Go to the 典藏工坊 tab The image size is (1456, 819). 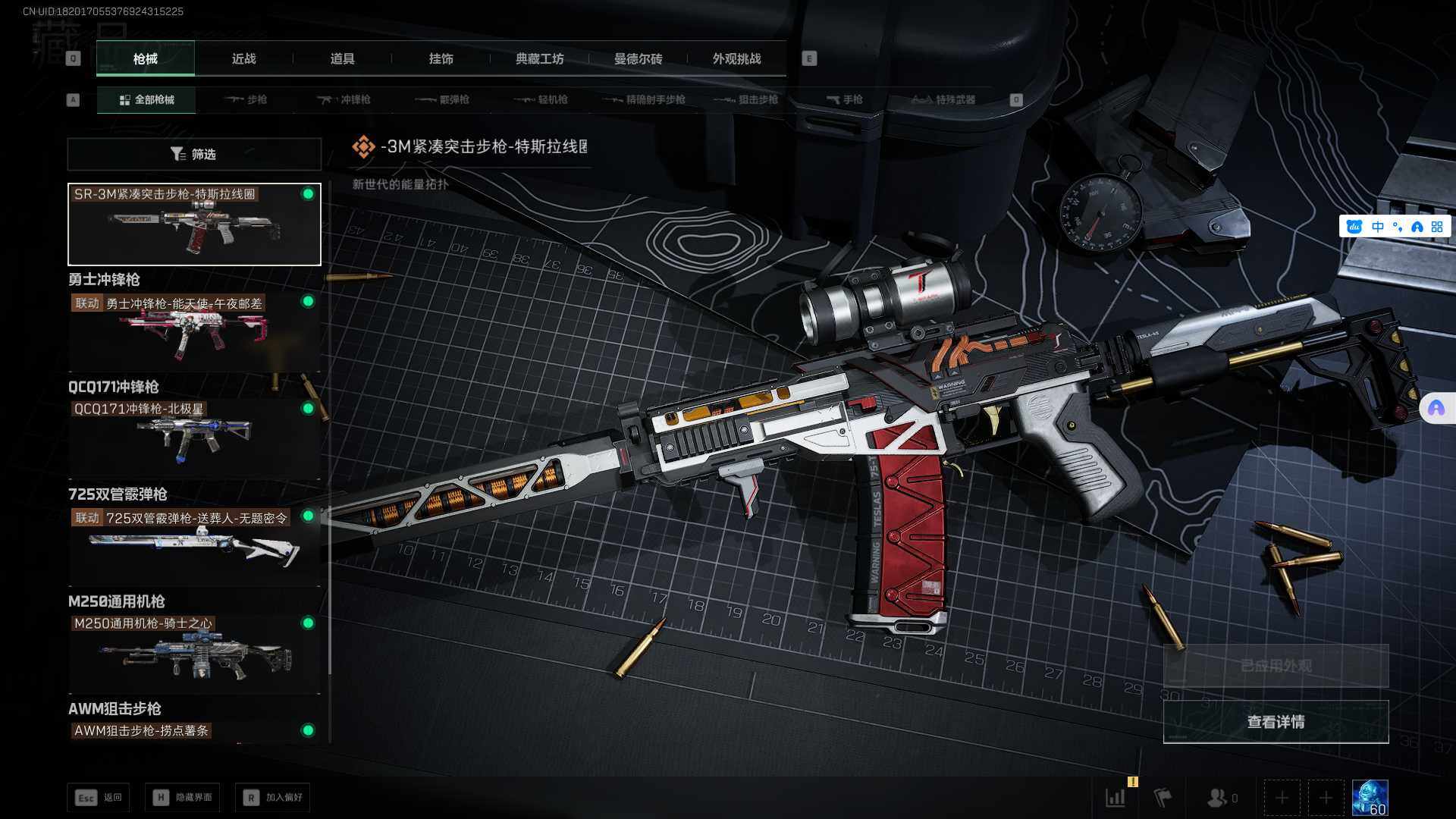click(x=539, y=59)
